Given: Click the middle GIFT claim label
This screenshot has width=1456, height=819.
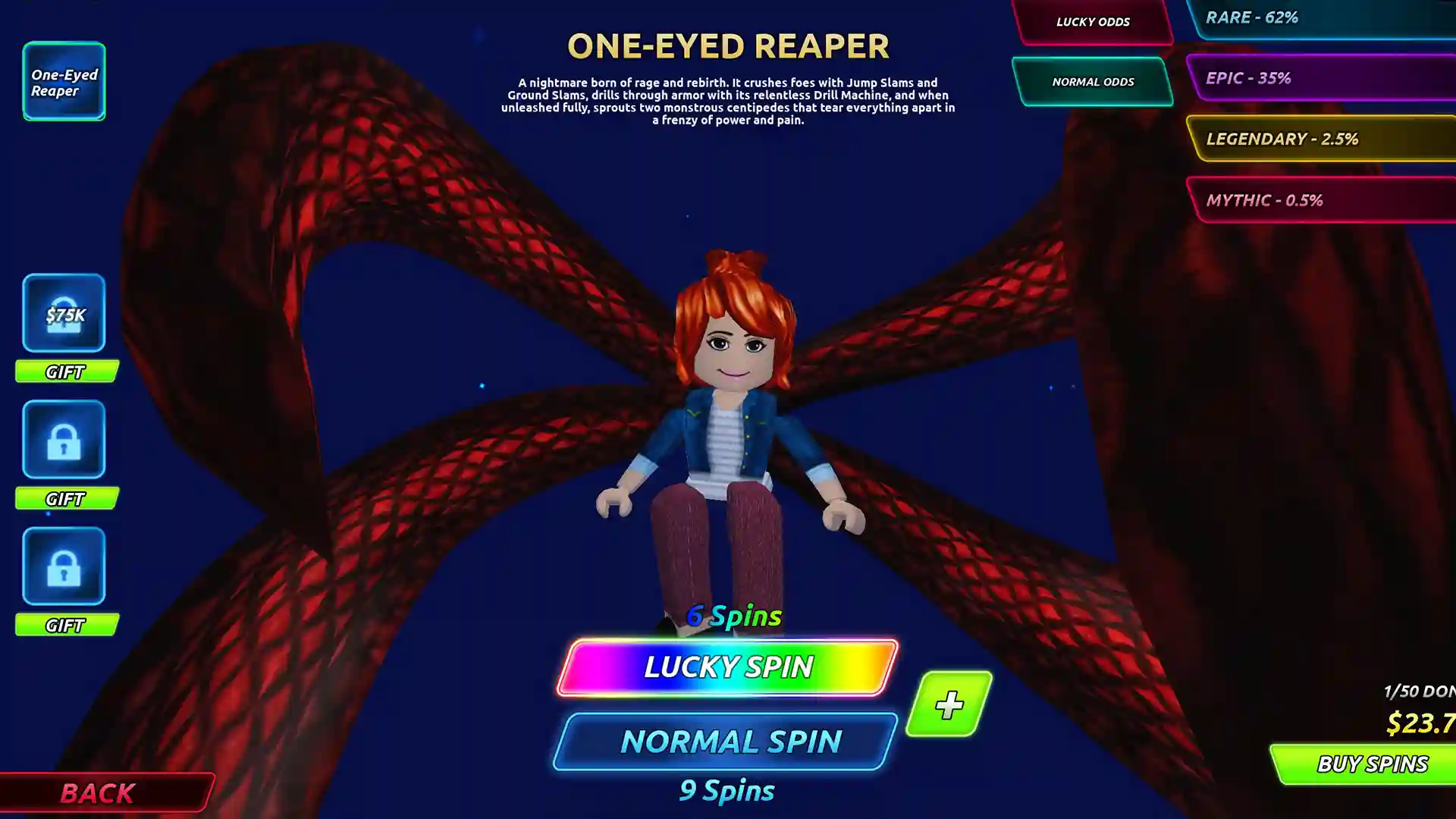Looking at the screenshot, I should point(66,499).
